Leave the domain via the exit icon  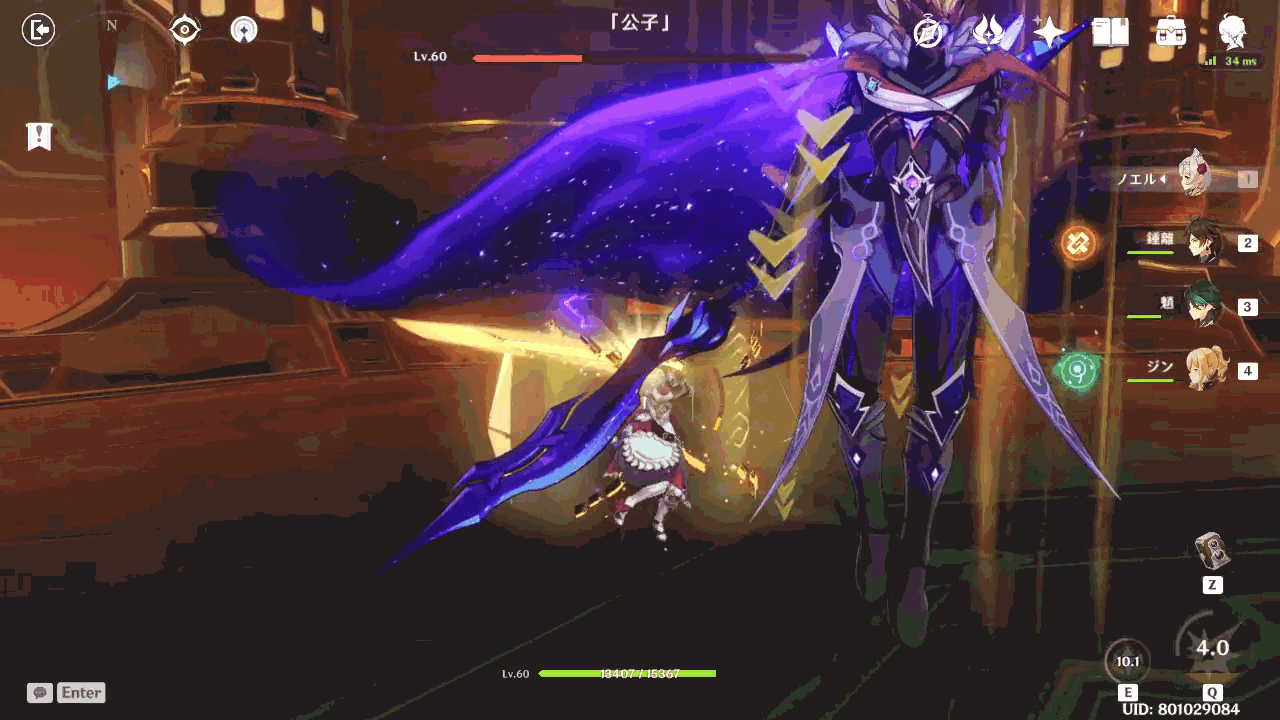coord(38,31)
